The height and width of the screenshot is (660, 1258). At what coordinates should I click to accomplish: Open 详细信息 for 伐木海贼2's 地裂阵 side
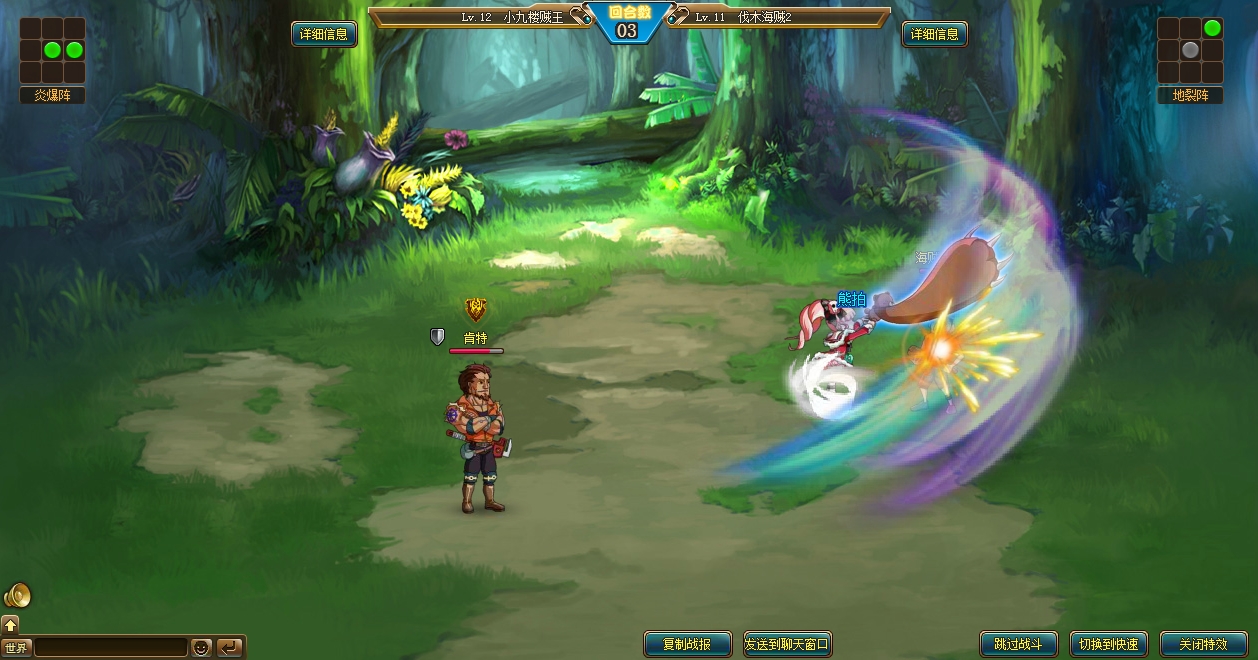click(x=935, y=34)
